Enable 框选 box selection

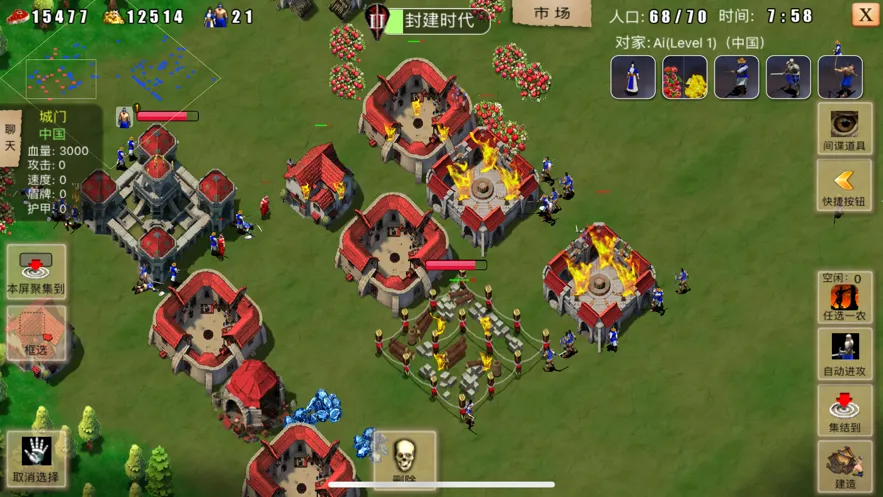pyautogui.click(x=36, y=332)
